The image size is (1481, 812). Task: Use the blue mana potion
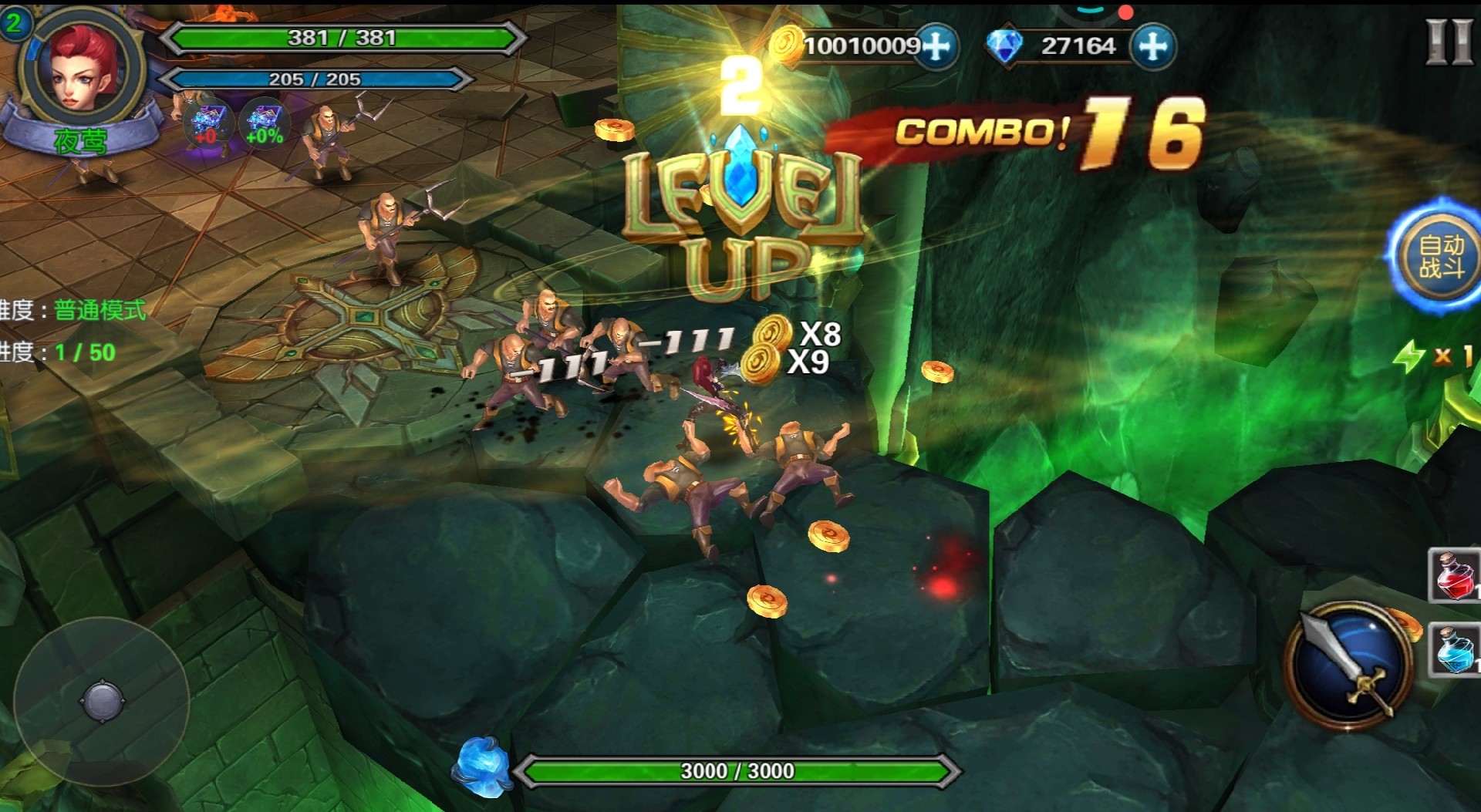pyautogui.click(x=1455, y=650)
